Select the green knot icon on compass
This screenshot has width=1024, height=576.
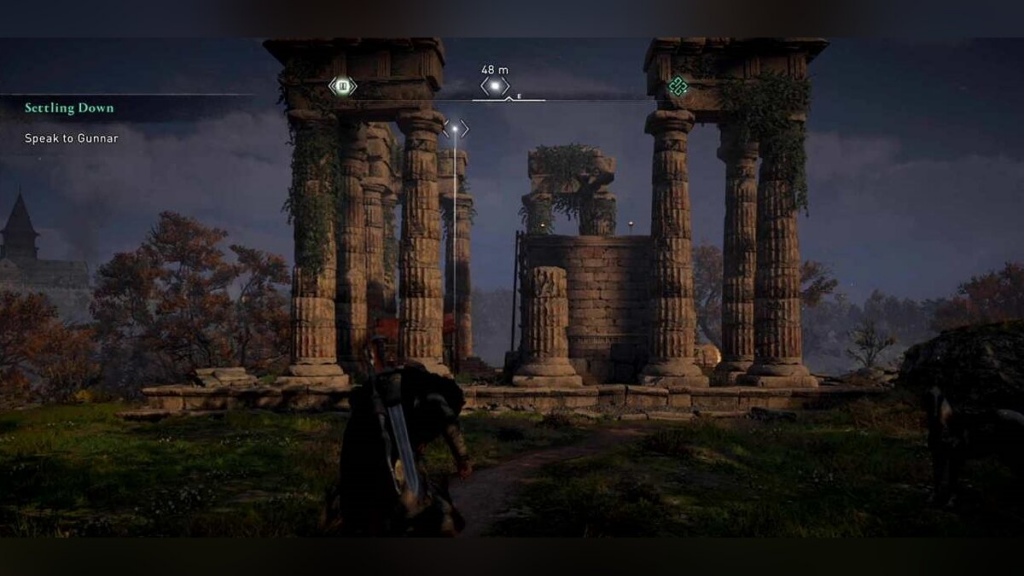click(x=678, y=87)
